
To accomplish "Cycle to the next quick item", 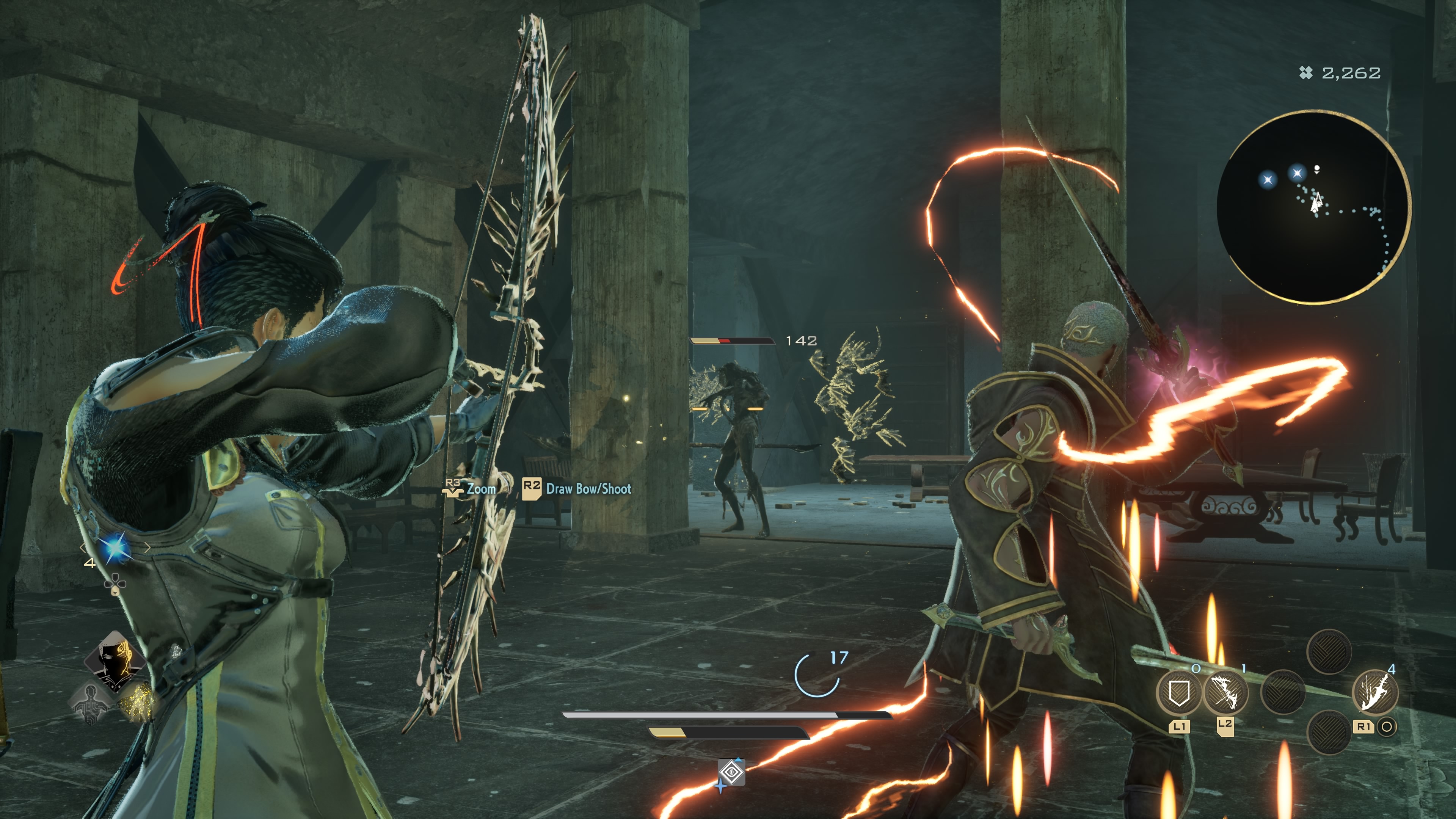I will click(x=147, y=548).
